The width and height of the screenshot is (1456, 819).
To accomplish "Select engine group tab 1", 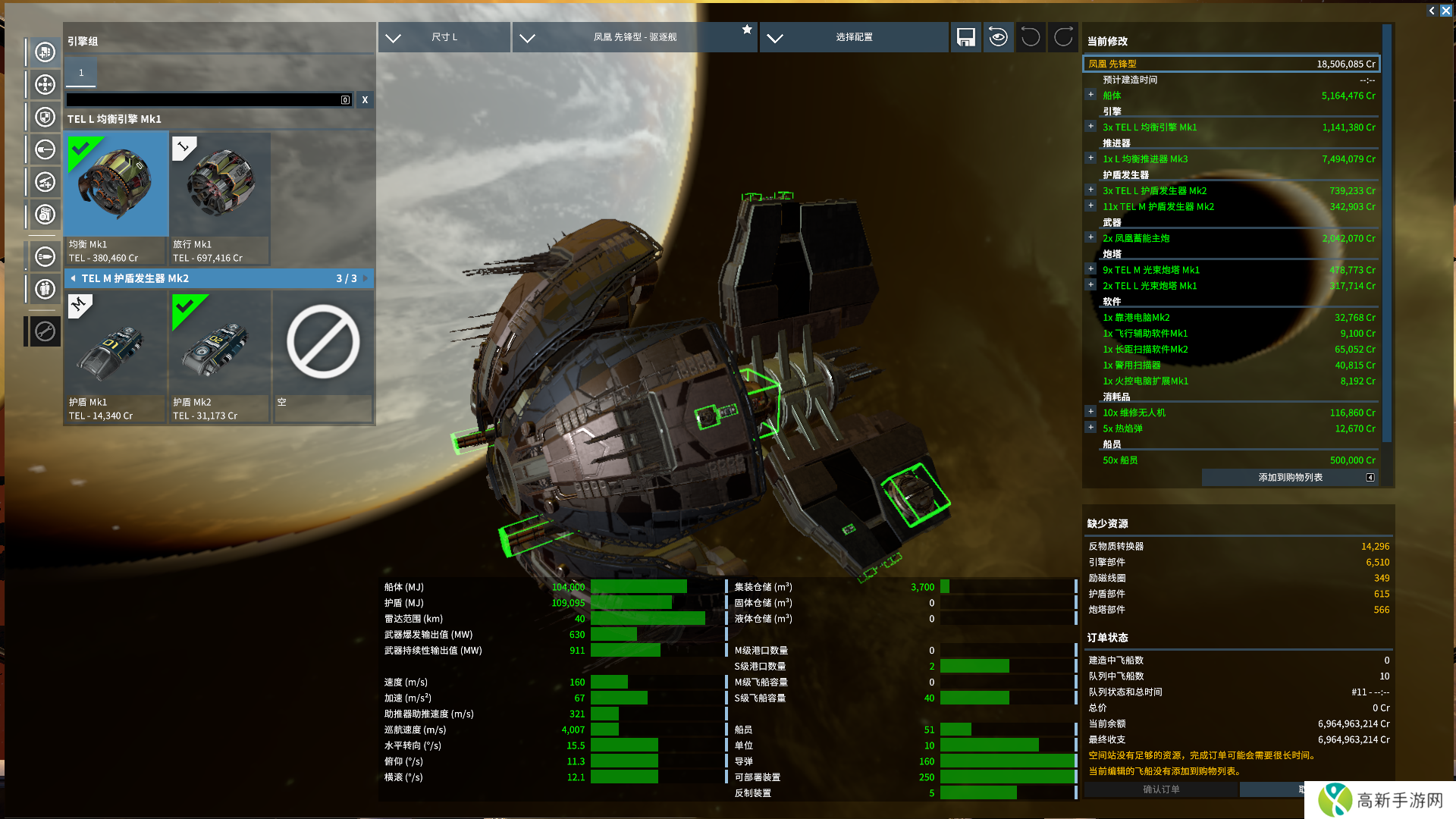I will tap(81, 73).
